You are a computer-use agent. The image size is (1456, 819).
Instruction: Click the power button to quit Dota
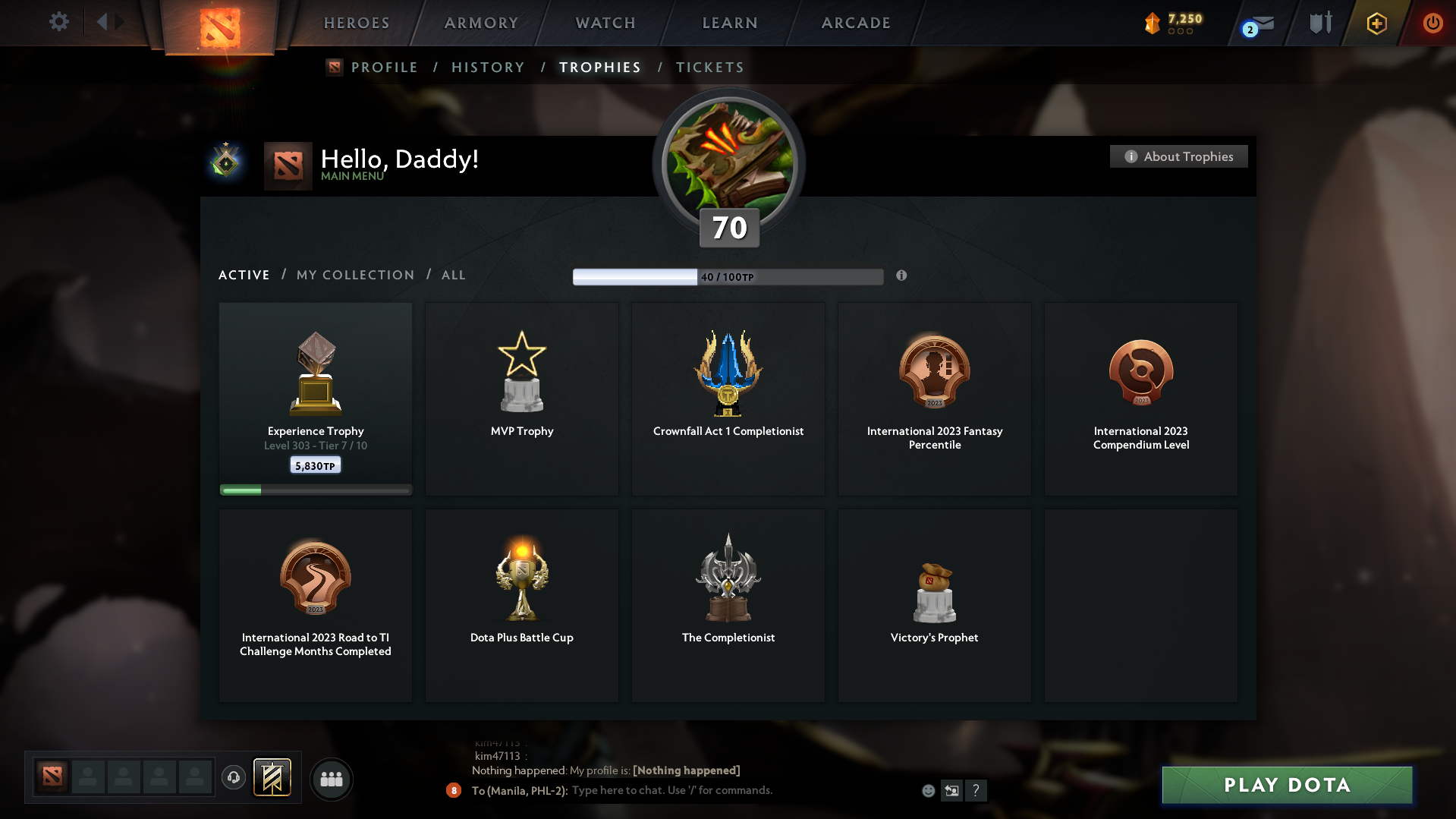click(x=1432, y=23)
